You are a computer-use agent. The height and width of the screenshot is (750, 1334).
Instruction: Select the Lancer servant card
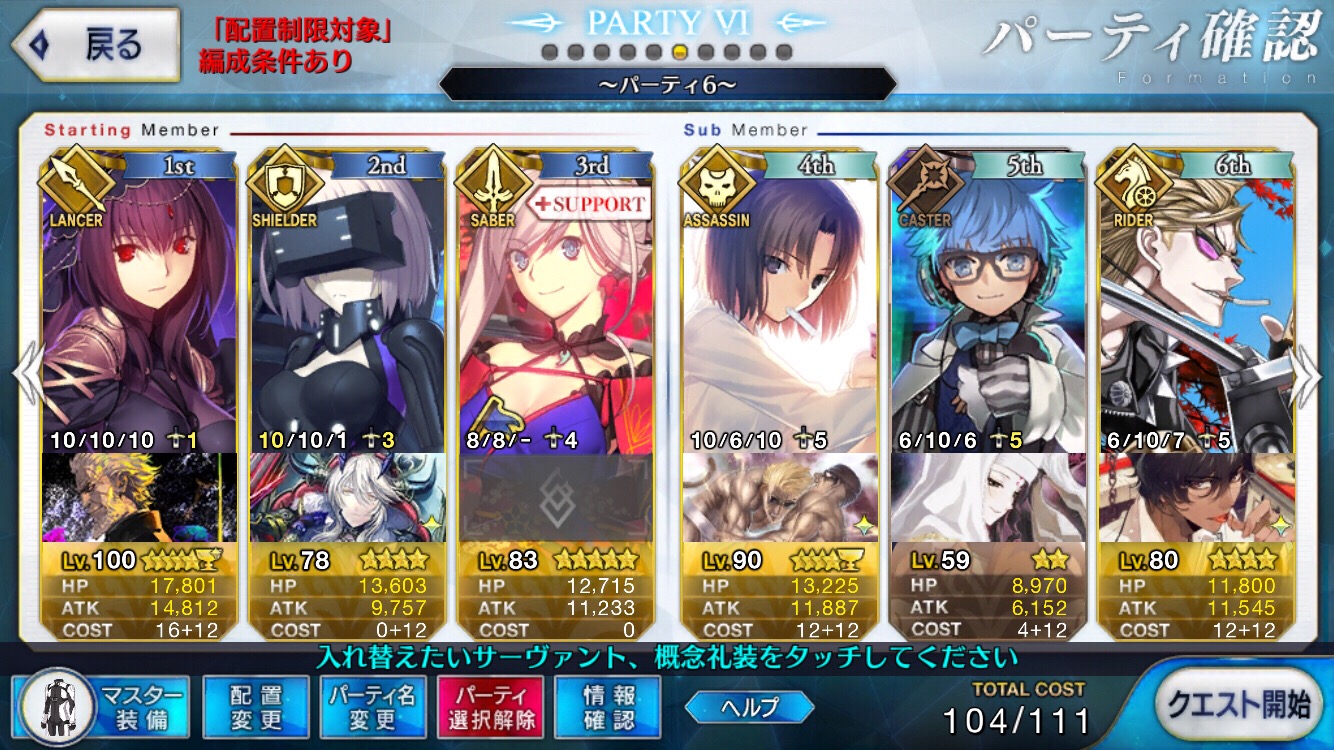coord(140,300)
